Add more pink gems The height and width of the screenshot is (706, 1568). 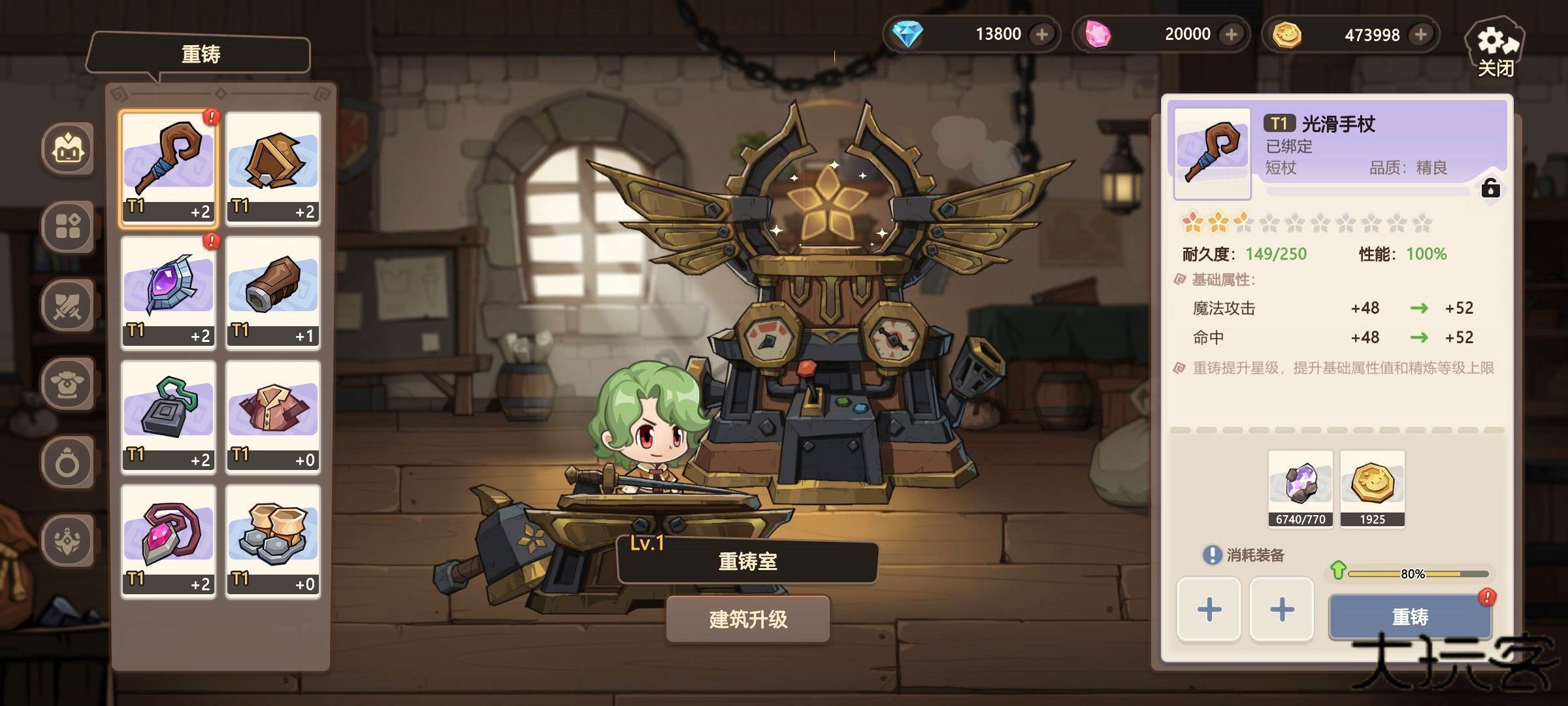(x=1232, y=34)
